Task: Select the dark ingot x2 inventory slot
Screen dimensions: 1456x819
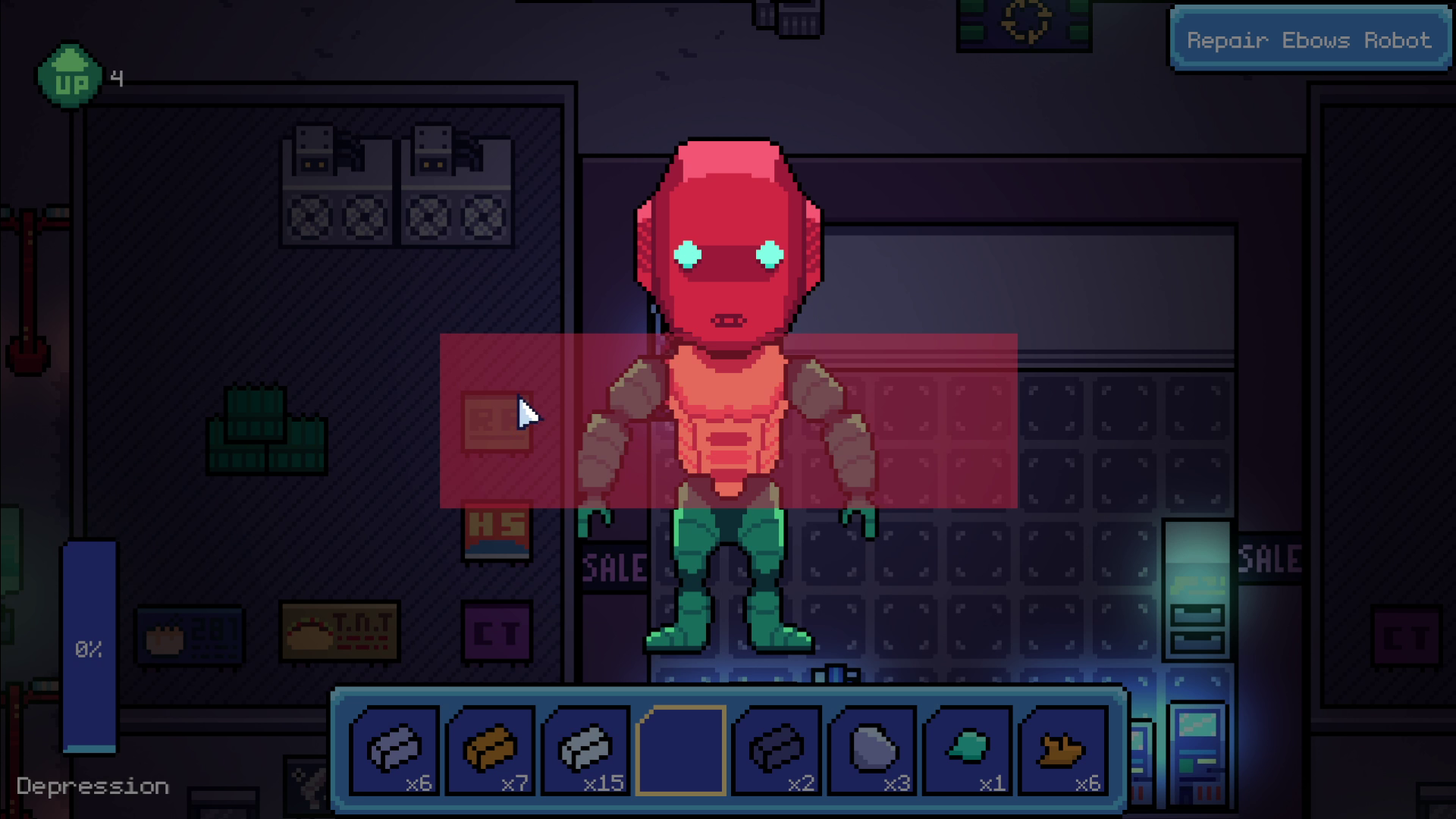Action: [x=778, y=751]
